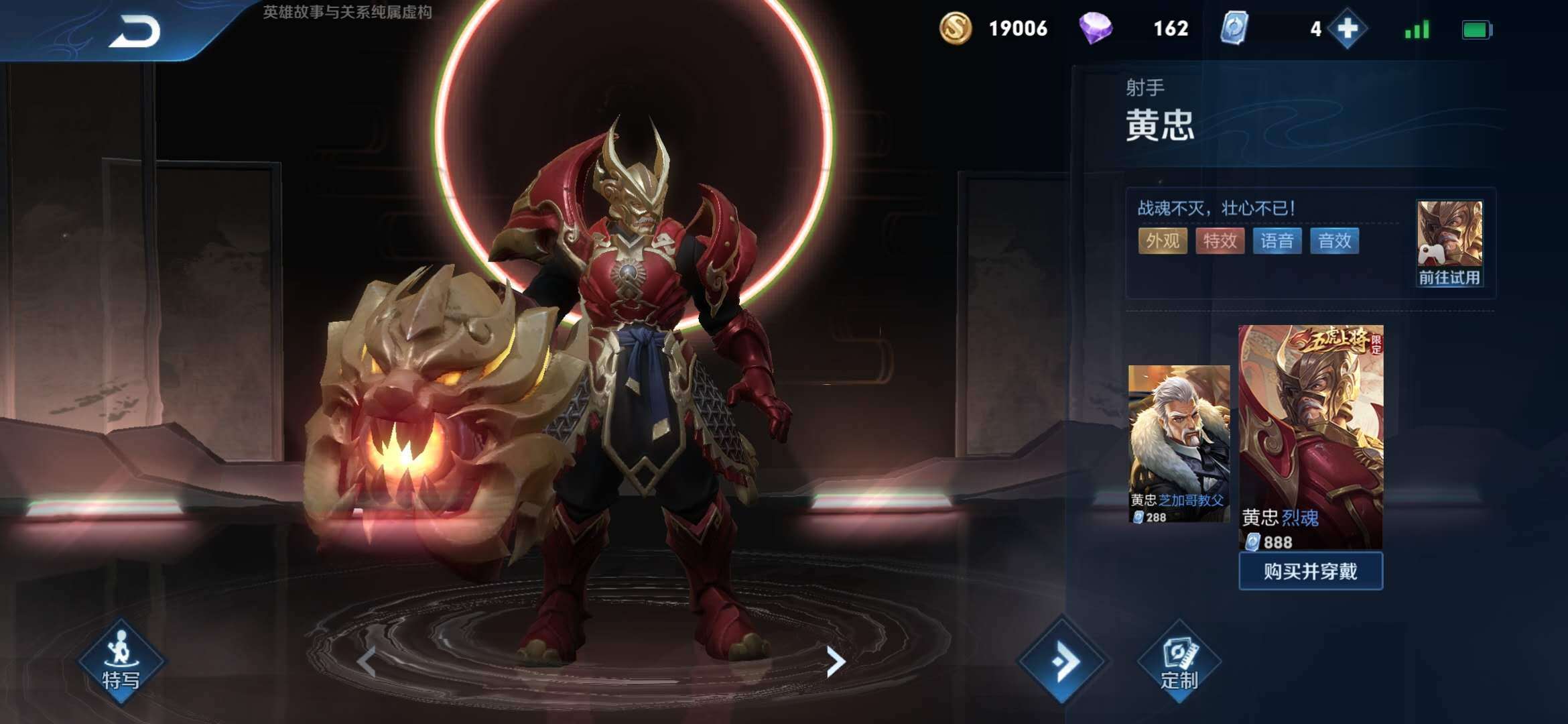This screenshot has height=724, width=1568.
Task: Select the 烈魂 skin card
Action: (1310, 436)
